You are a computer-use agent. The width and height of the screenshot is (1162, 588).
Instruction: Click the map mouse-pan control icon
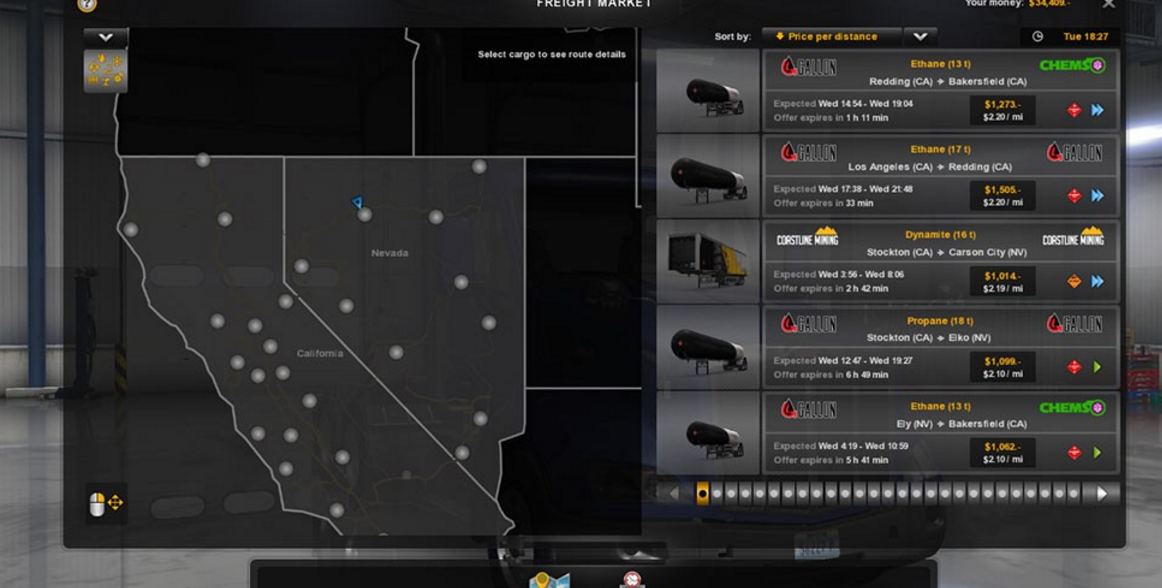coord(106,503)
